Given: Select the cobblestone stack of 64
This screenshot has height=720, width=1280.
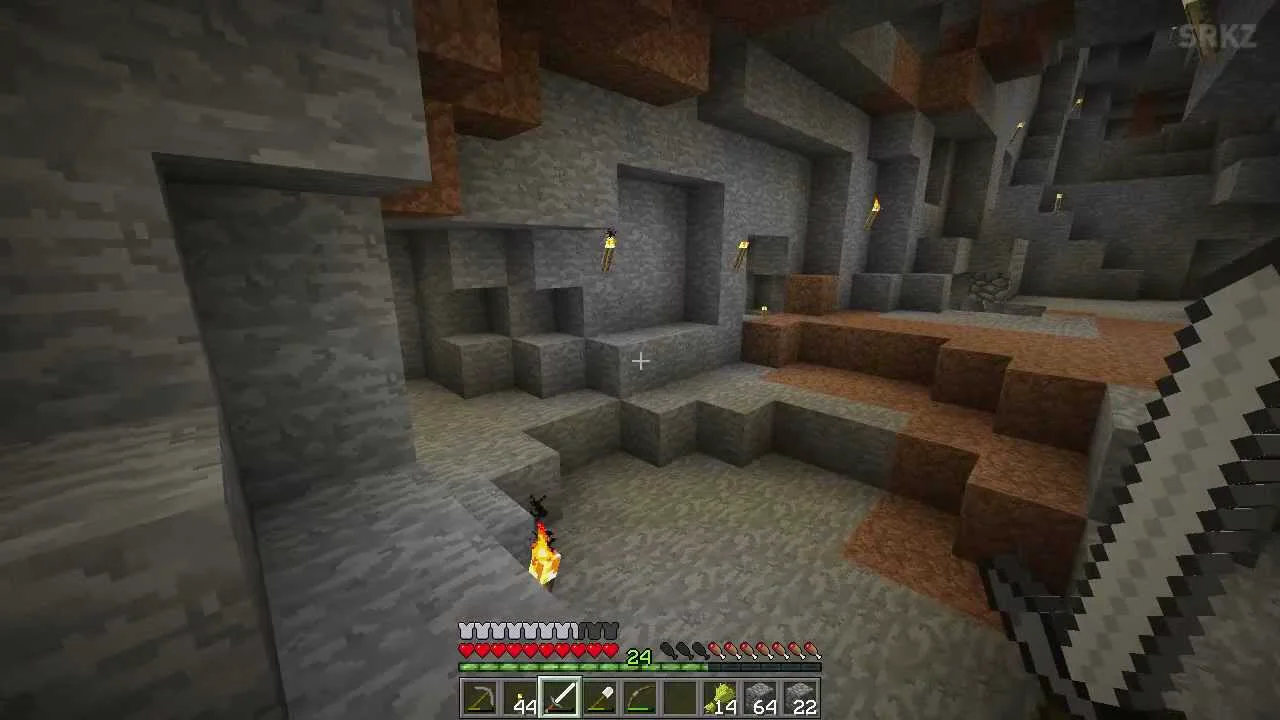Looking at the screenshot, I should [760, 698].
